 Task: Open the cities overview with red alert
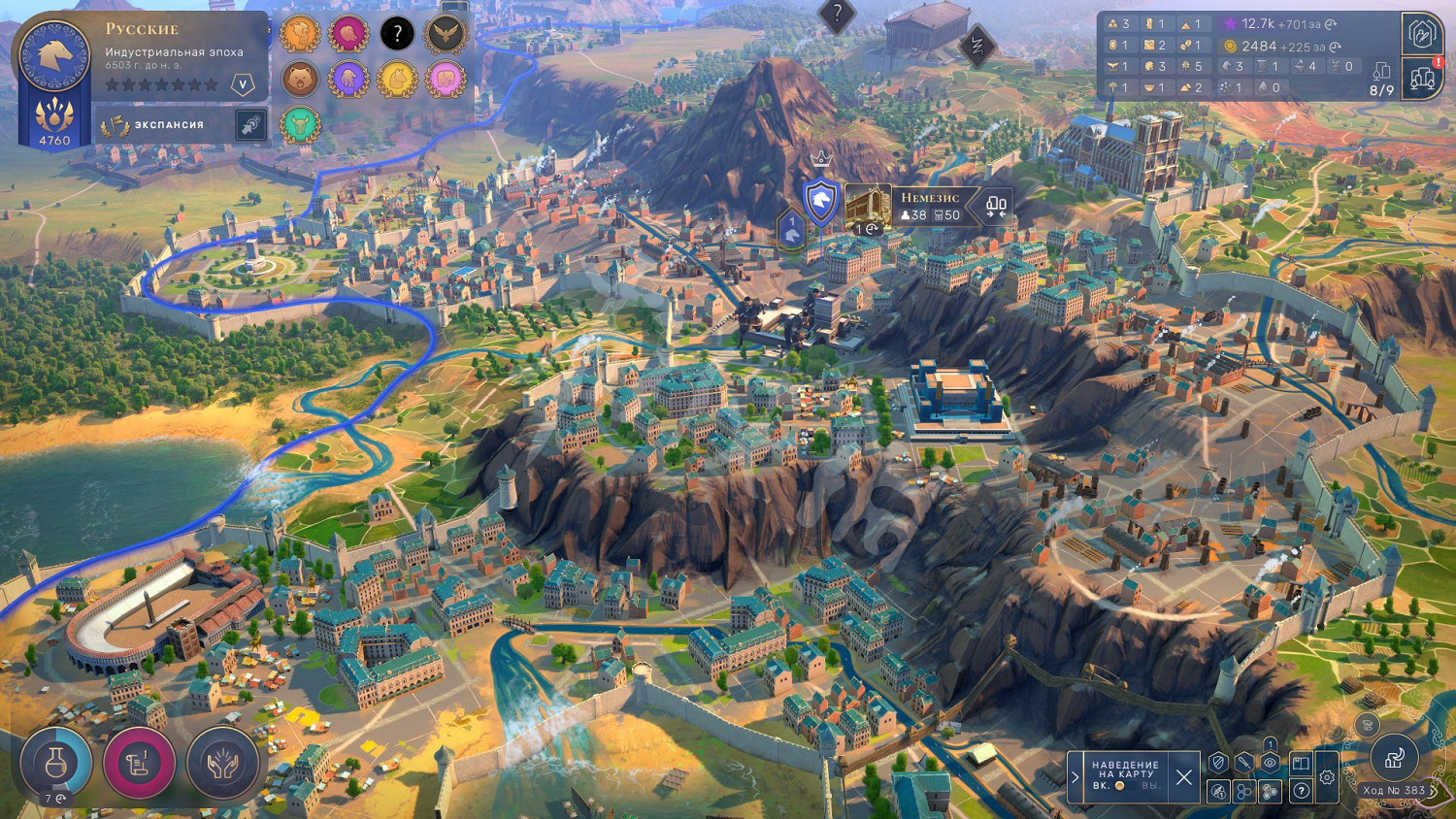1422,78
